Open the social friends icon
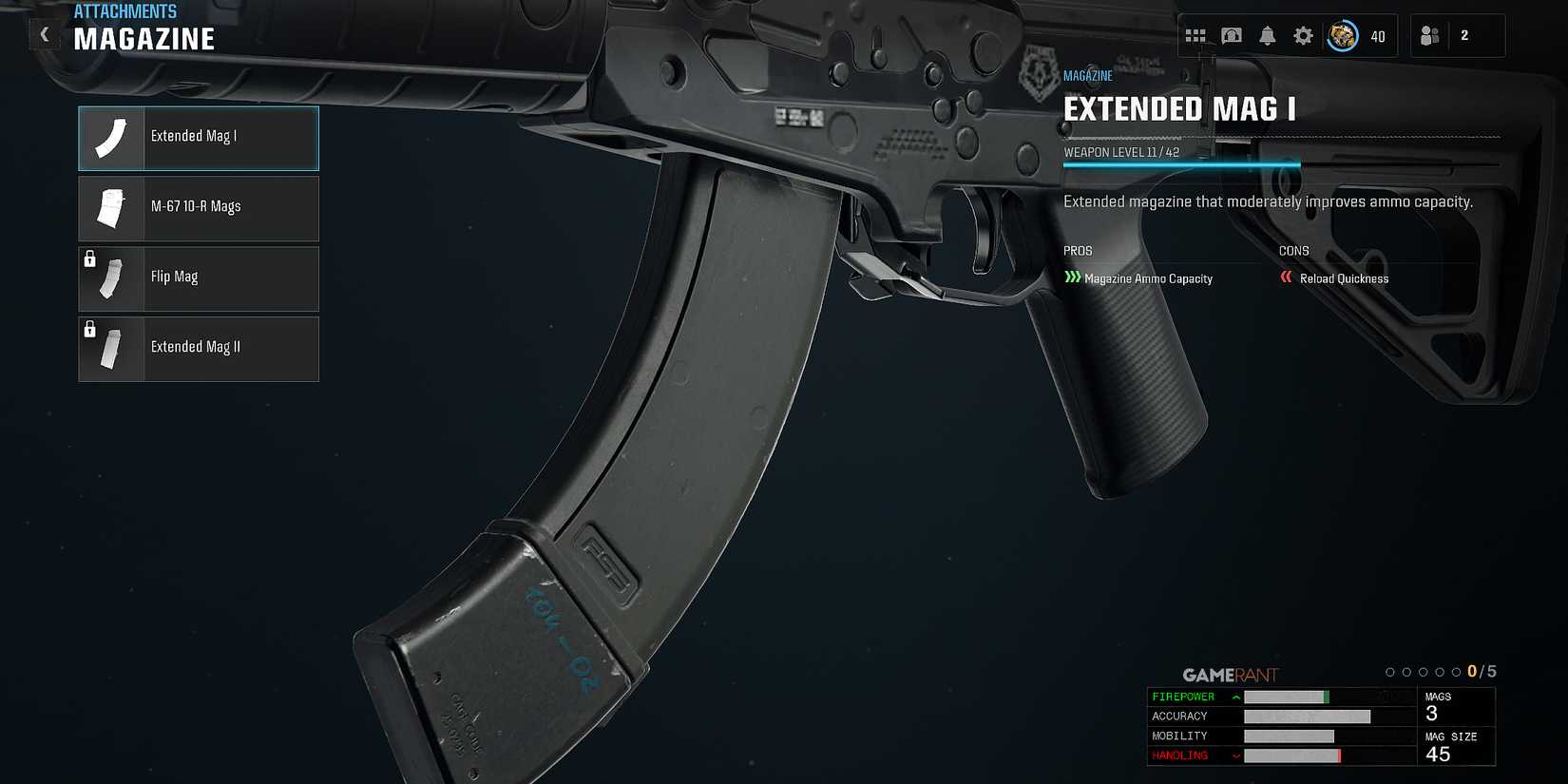Image resolution: width=1568 pixels, height=784 pixels. coord(1429,34)
